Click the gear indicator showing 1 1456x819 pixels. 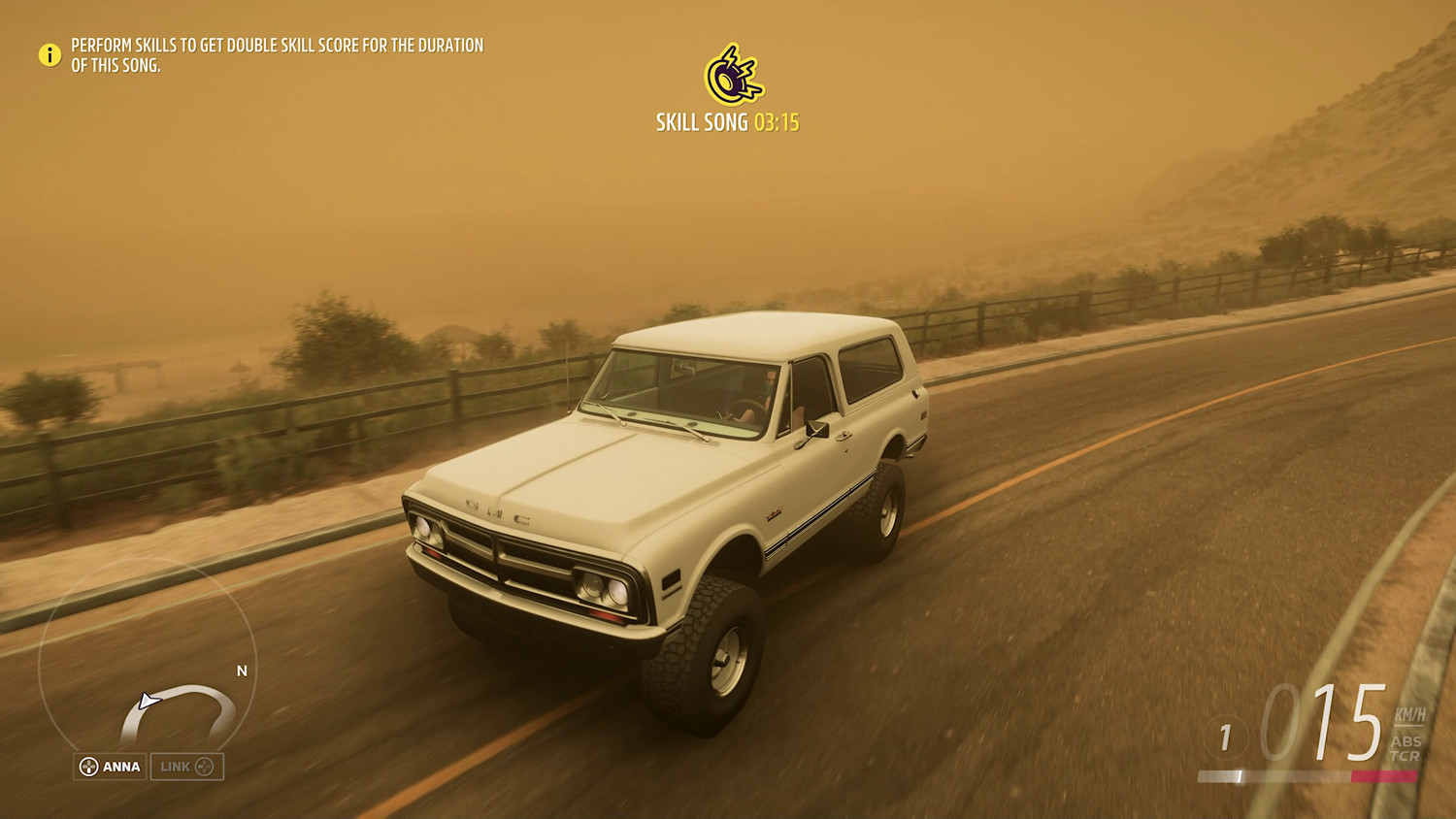[x=1225, y=736]
